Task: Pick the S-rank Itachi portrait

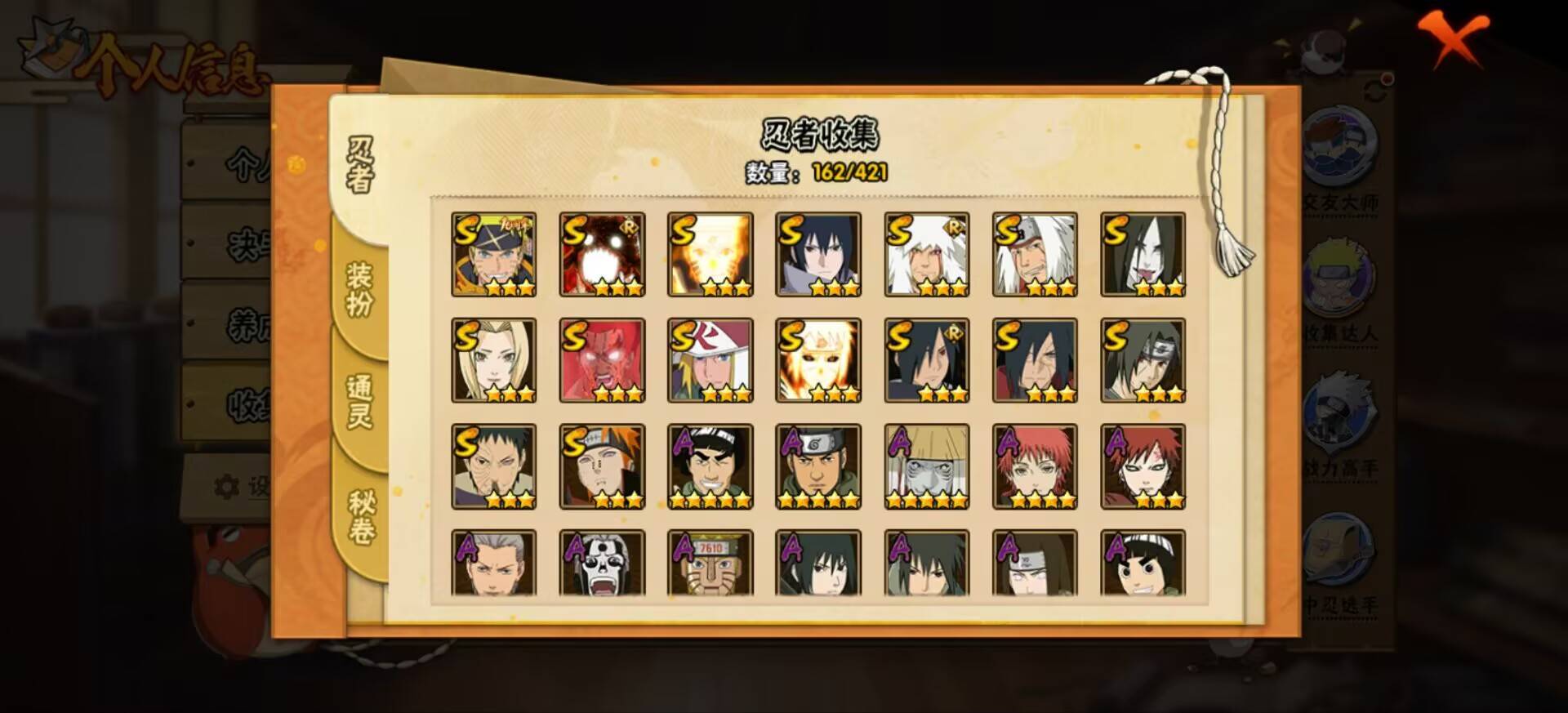Action: click(x=1143, y=360)
